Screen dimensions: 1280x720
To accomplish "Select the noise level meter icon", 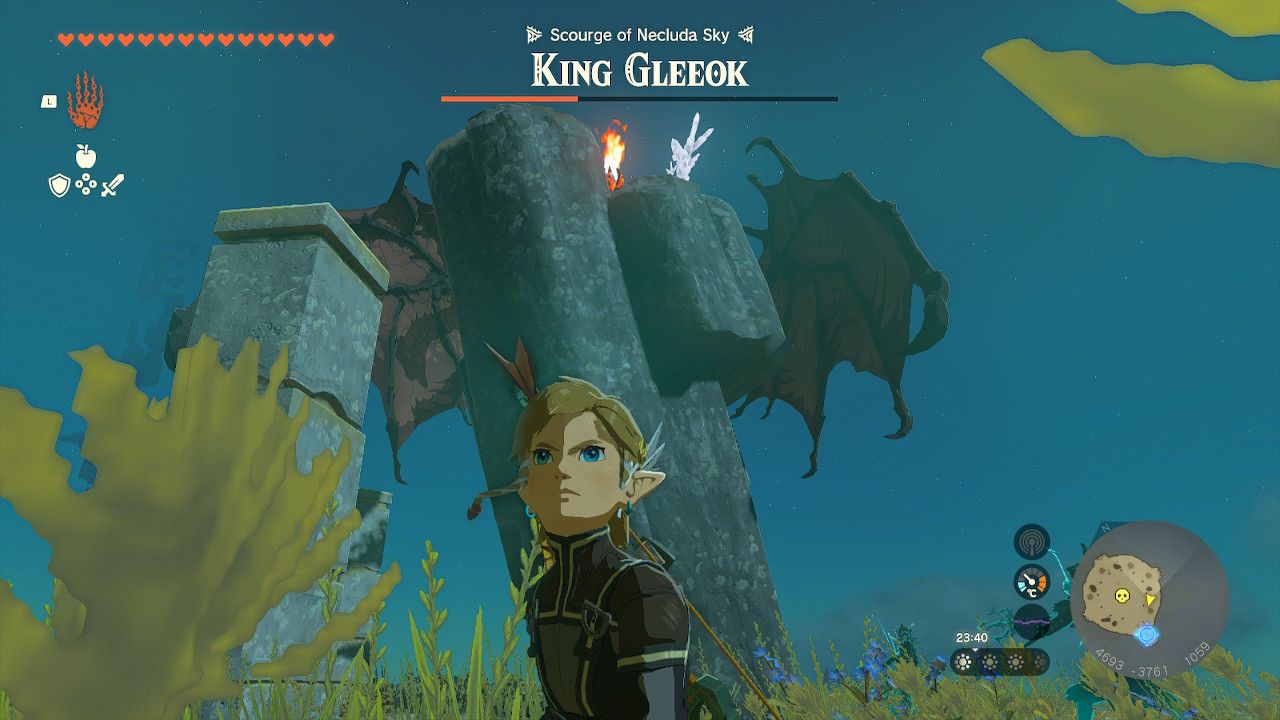I will (x=1031, y=620).
